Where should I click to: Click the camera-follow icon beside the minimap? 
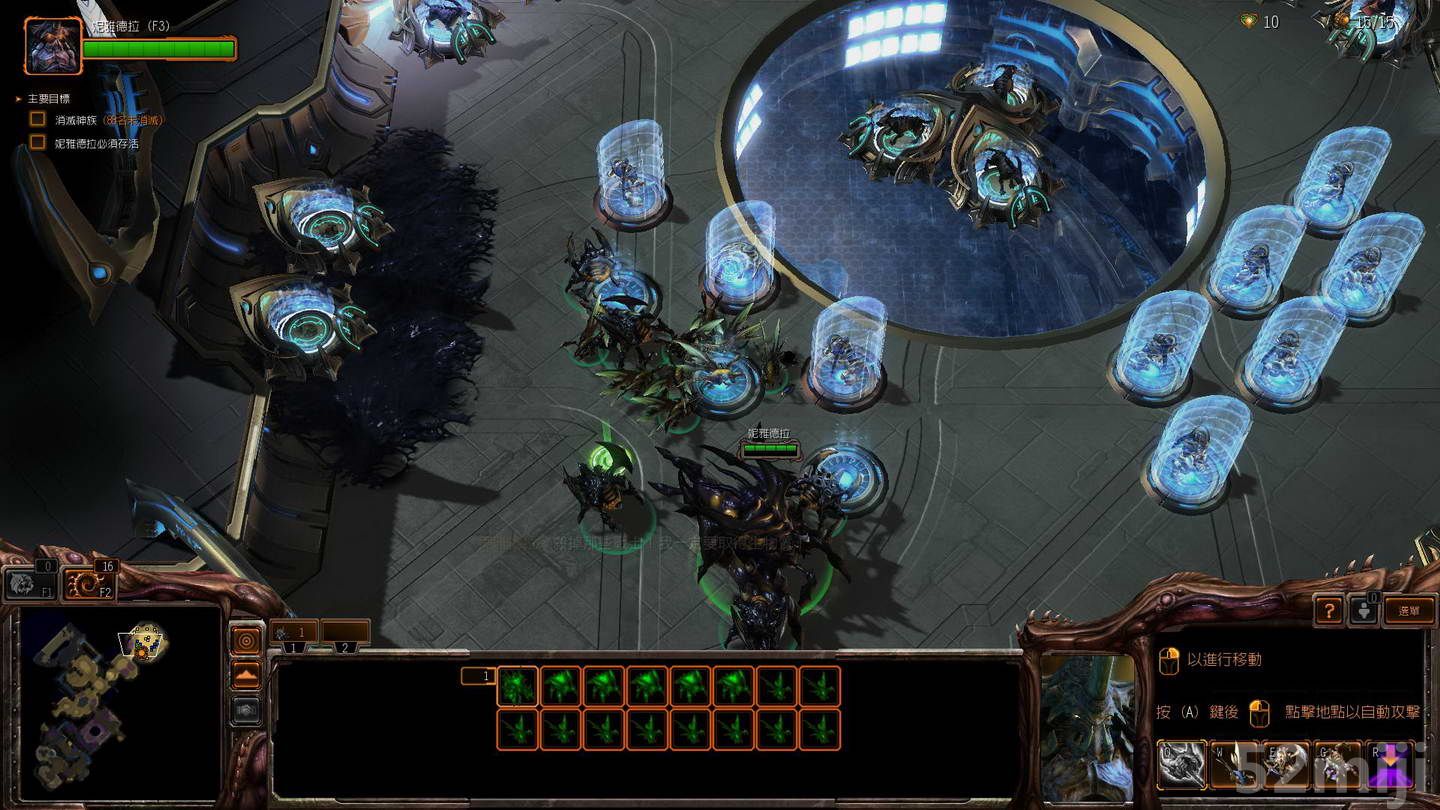pyautogui.click(x=245, y=712)
